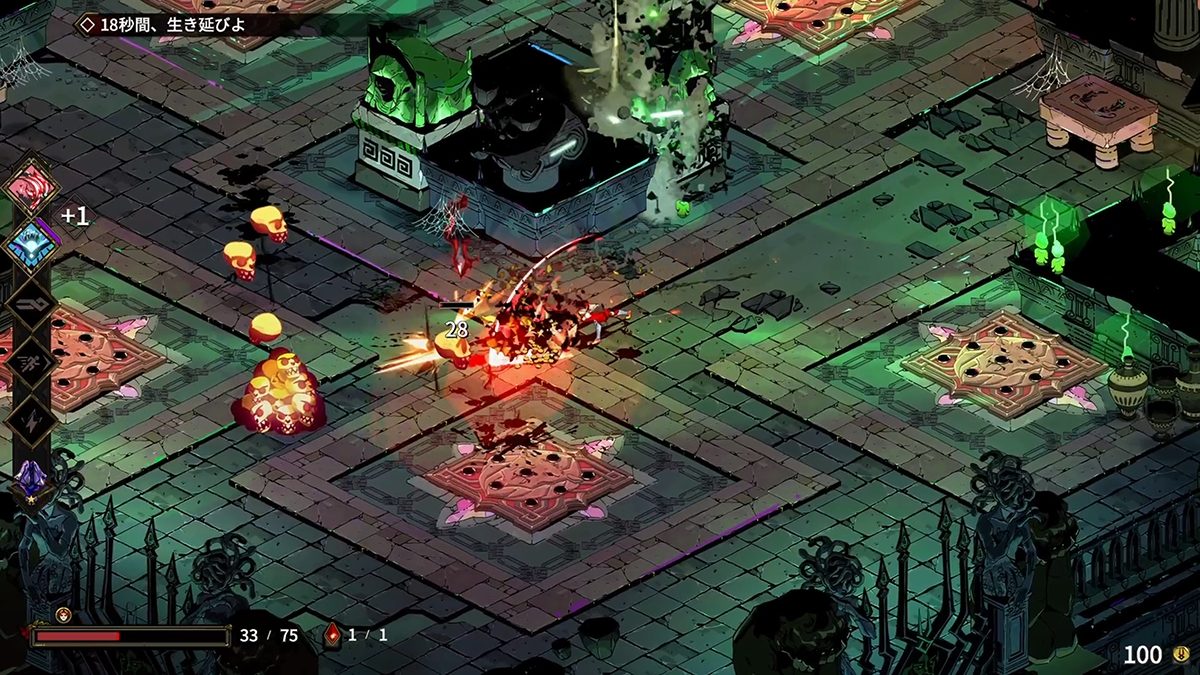The width and height of the screenshot is (1200, 675).
Task: Select the pink attack boon icon
Action: point(31,187)
